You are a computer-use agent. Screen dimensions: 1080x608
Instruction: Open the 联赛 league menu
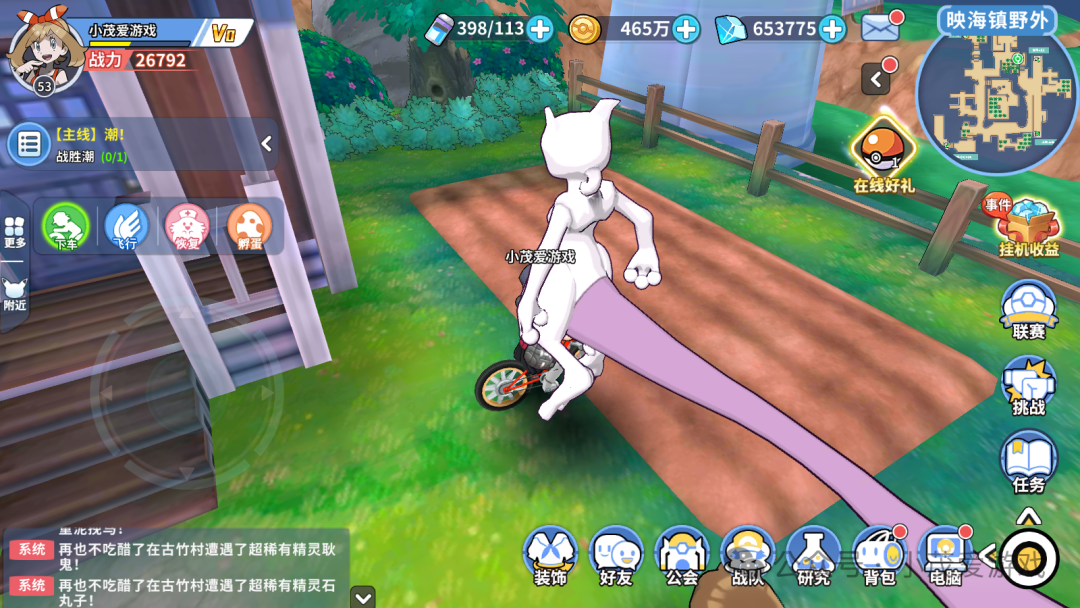click(1028, 308)
